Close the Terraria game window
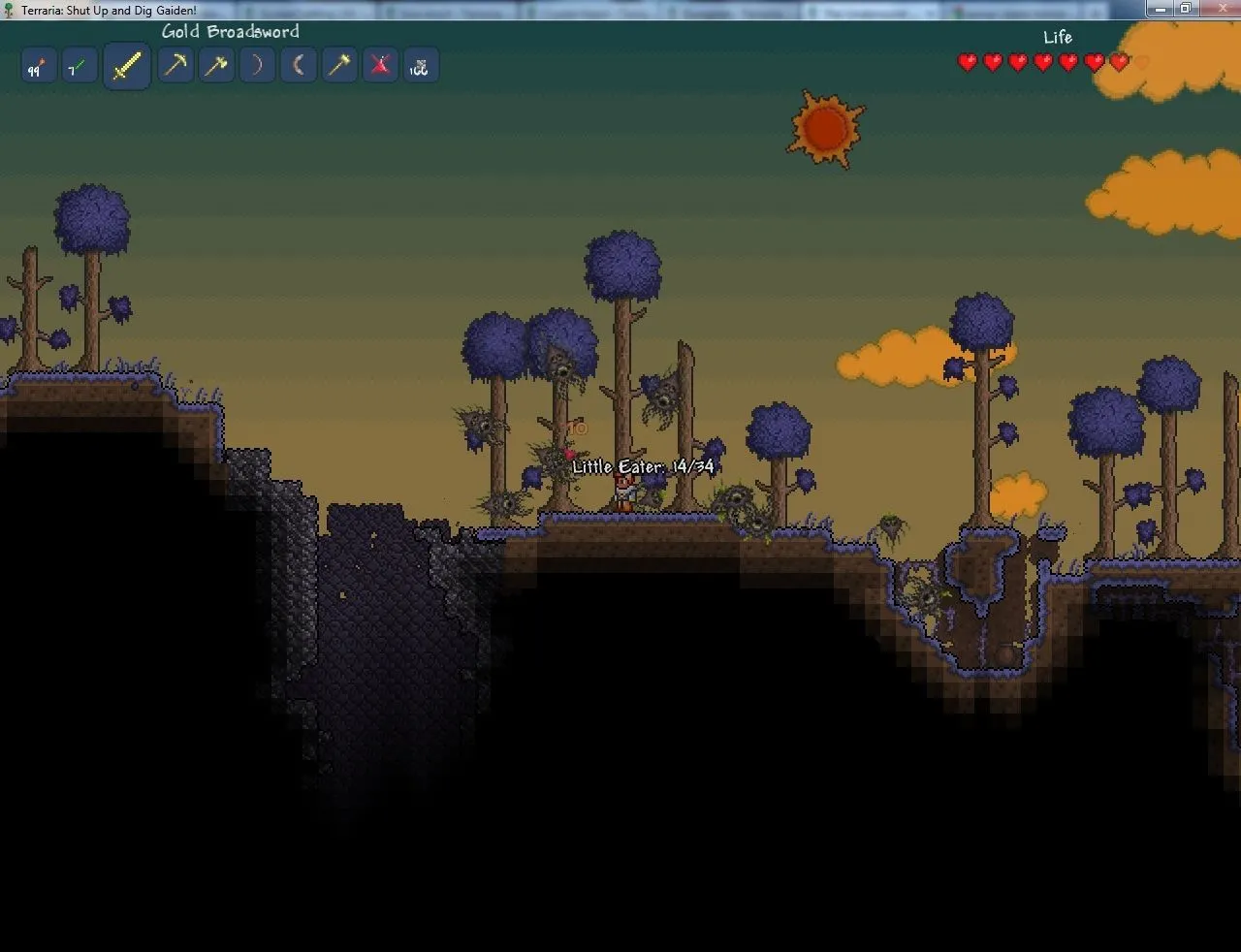The width and height of the screenshot is (1241, 952). click(x=1216, y=9)
